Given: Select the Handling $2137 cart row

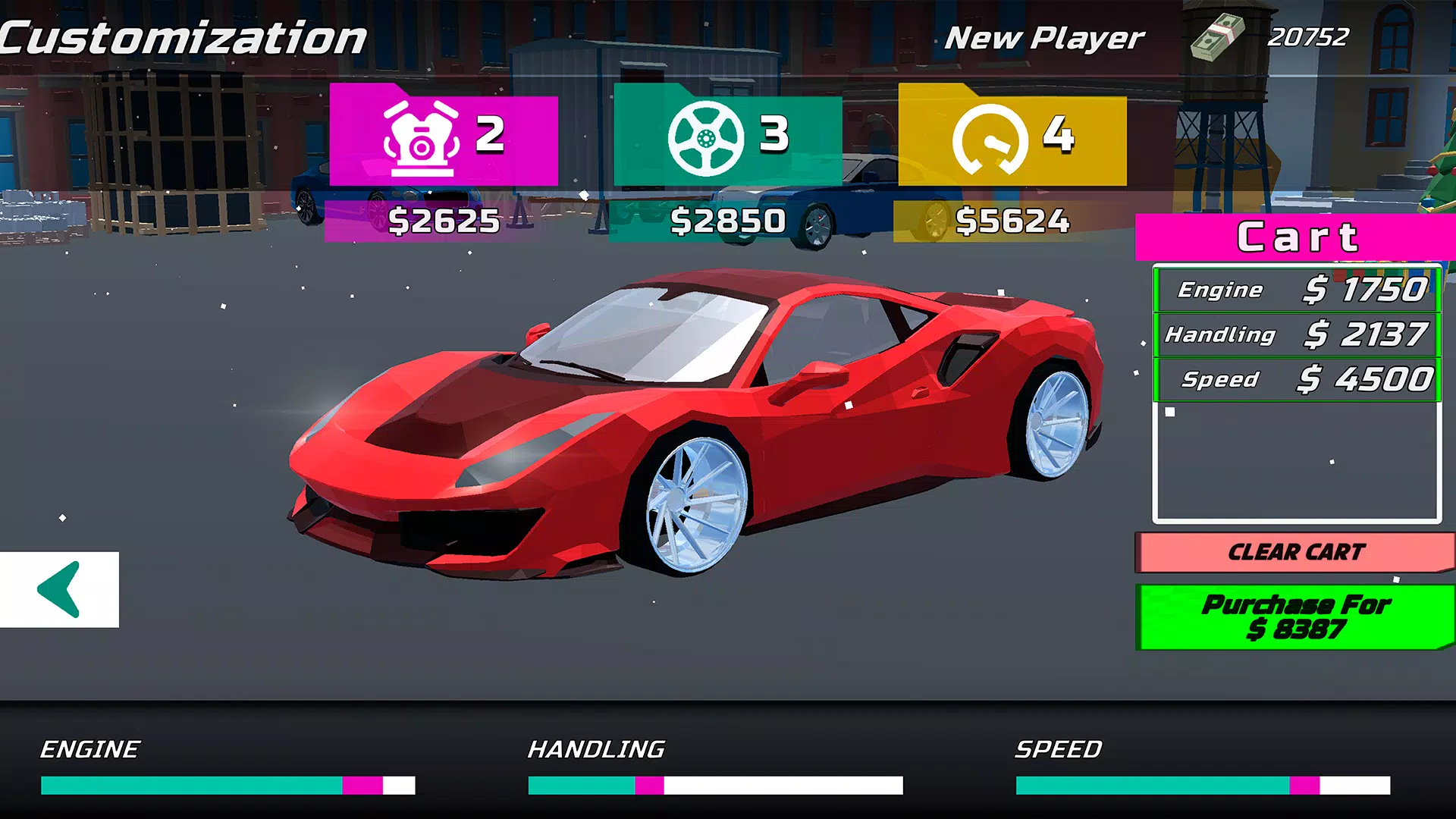Looking at the screenshot, I should 1297,334.
